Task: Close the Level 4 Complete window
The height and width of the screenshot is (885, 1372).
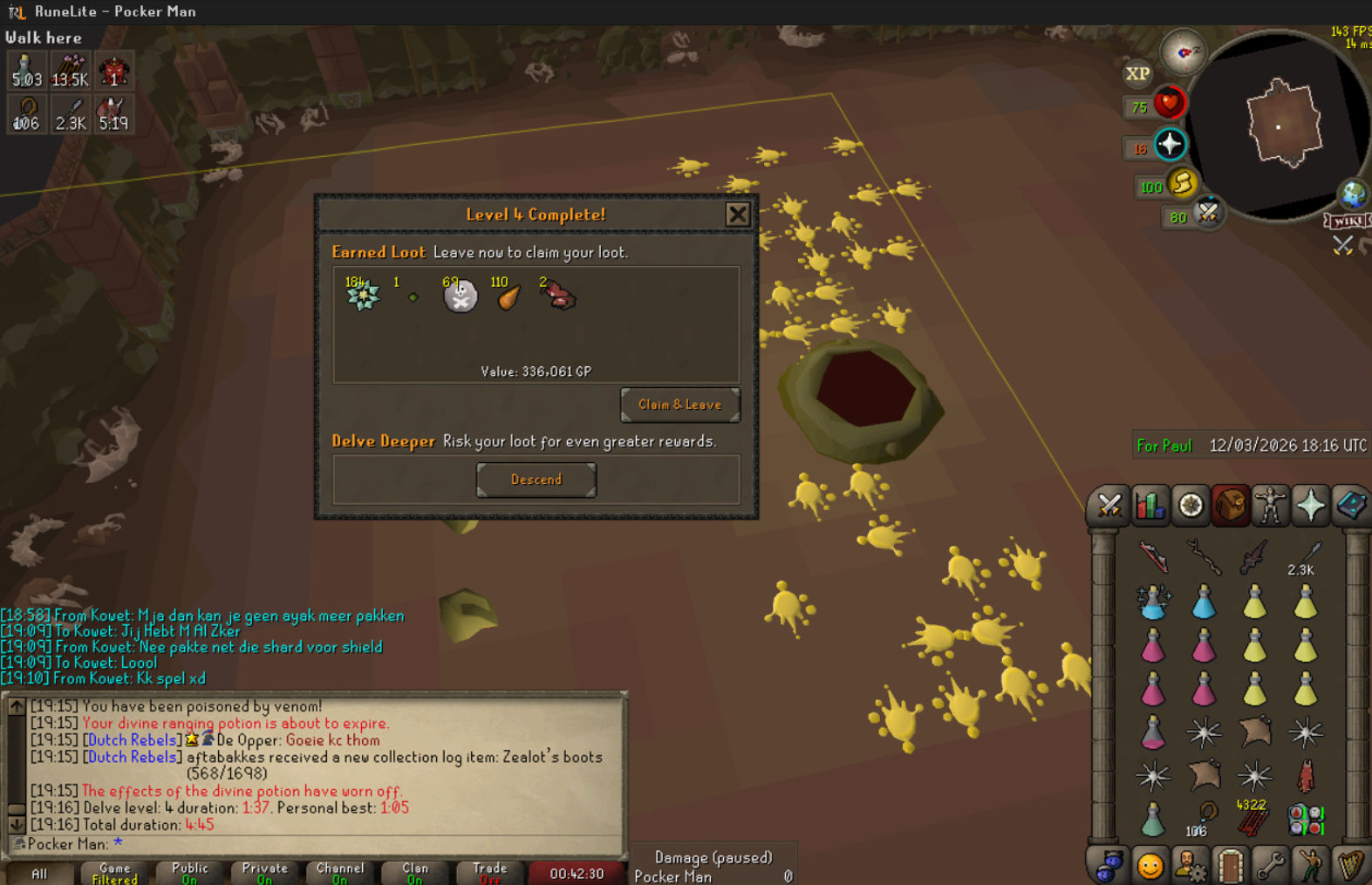Action: click(737, 214)
